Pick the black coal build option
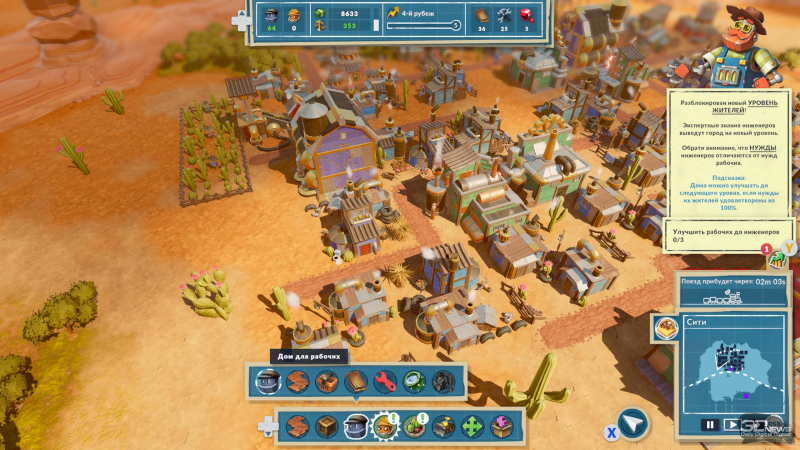 [443, 381]
